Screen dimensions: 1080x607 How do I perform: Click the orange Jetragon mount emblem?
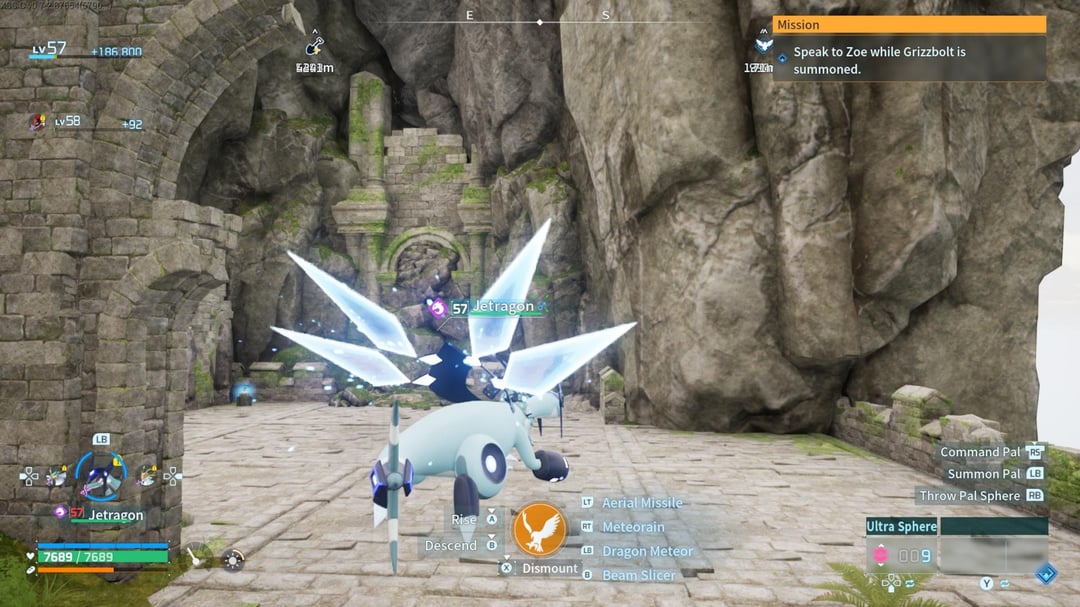540,529
